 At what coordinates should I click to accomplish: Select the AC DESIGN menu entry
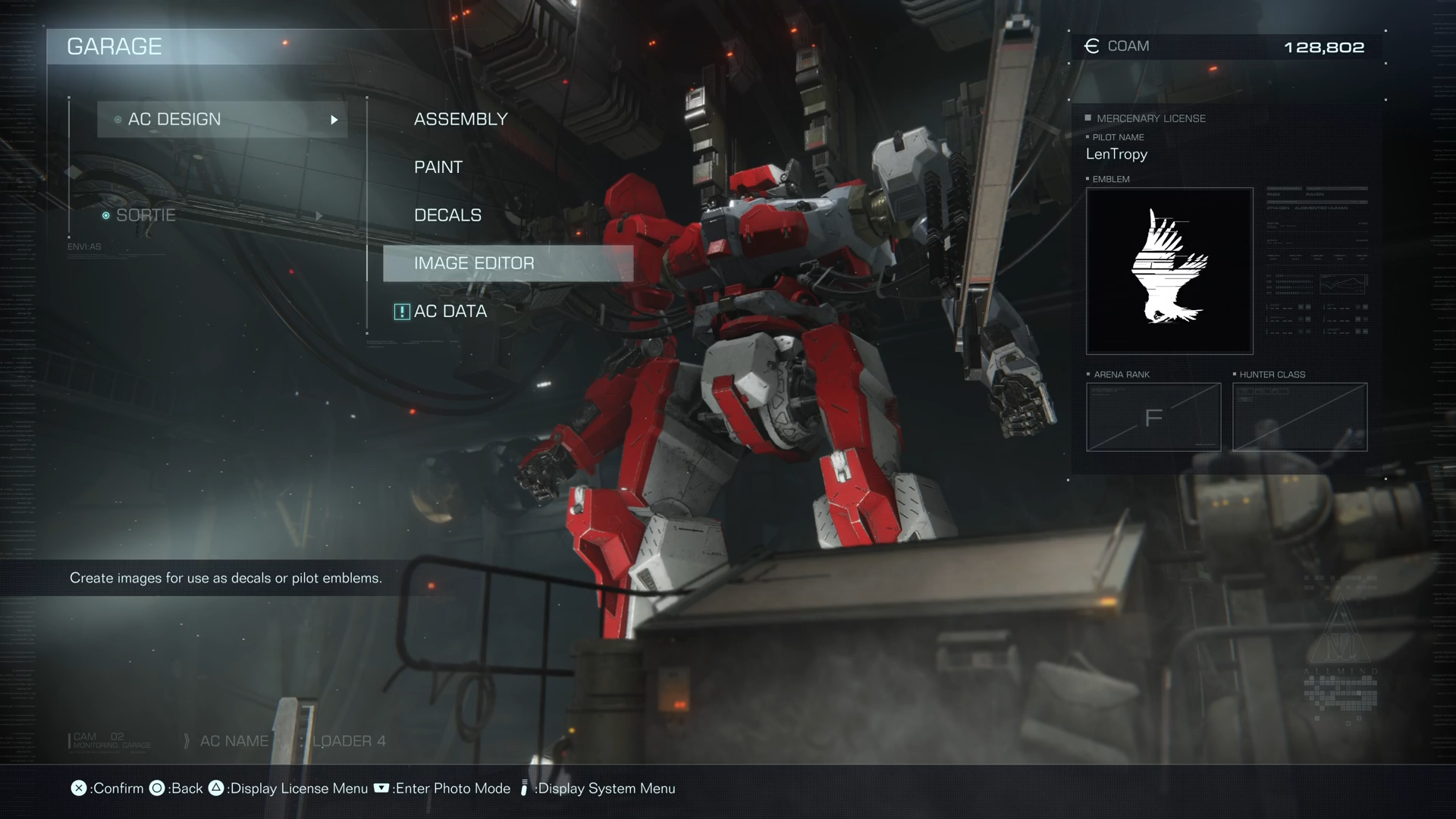click(x=221, y=120)
